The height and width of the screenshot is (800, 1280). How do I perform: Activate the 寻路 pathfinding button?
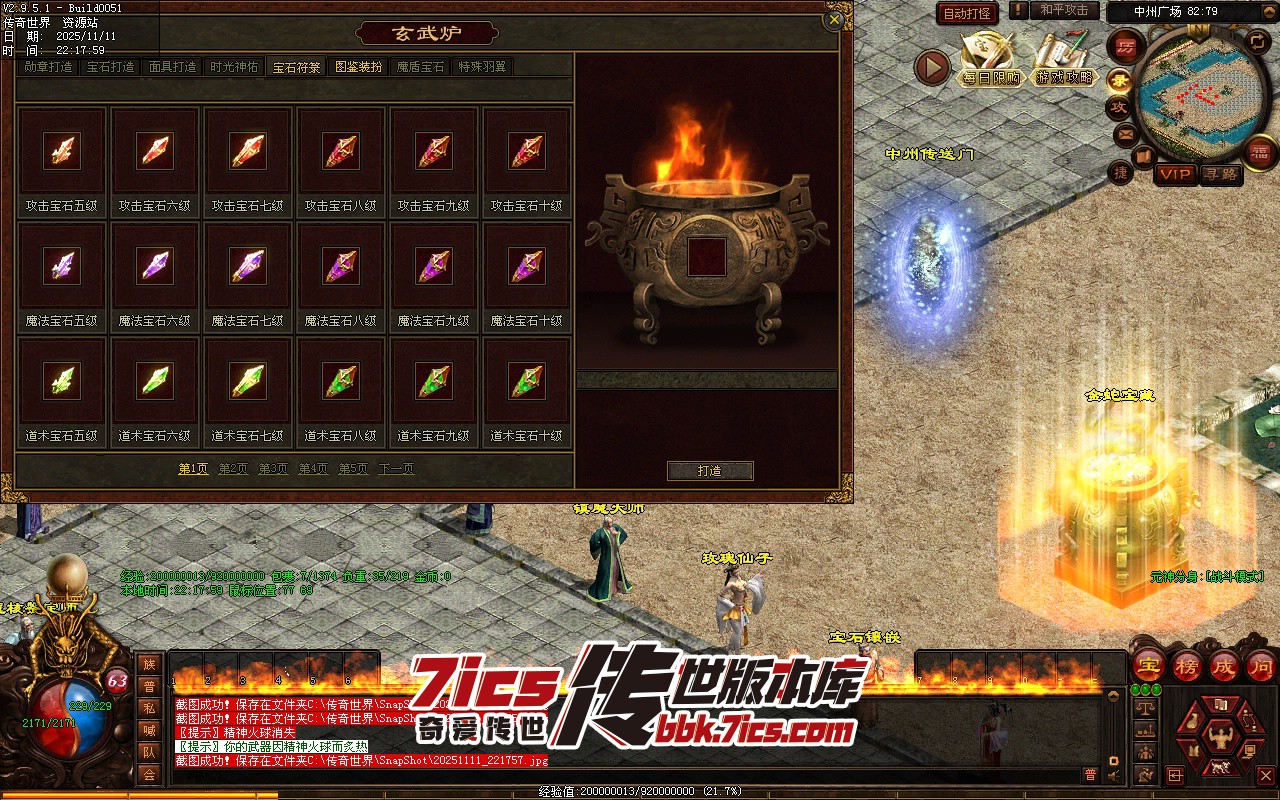tap(1219, 175)
